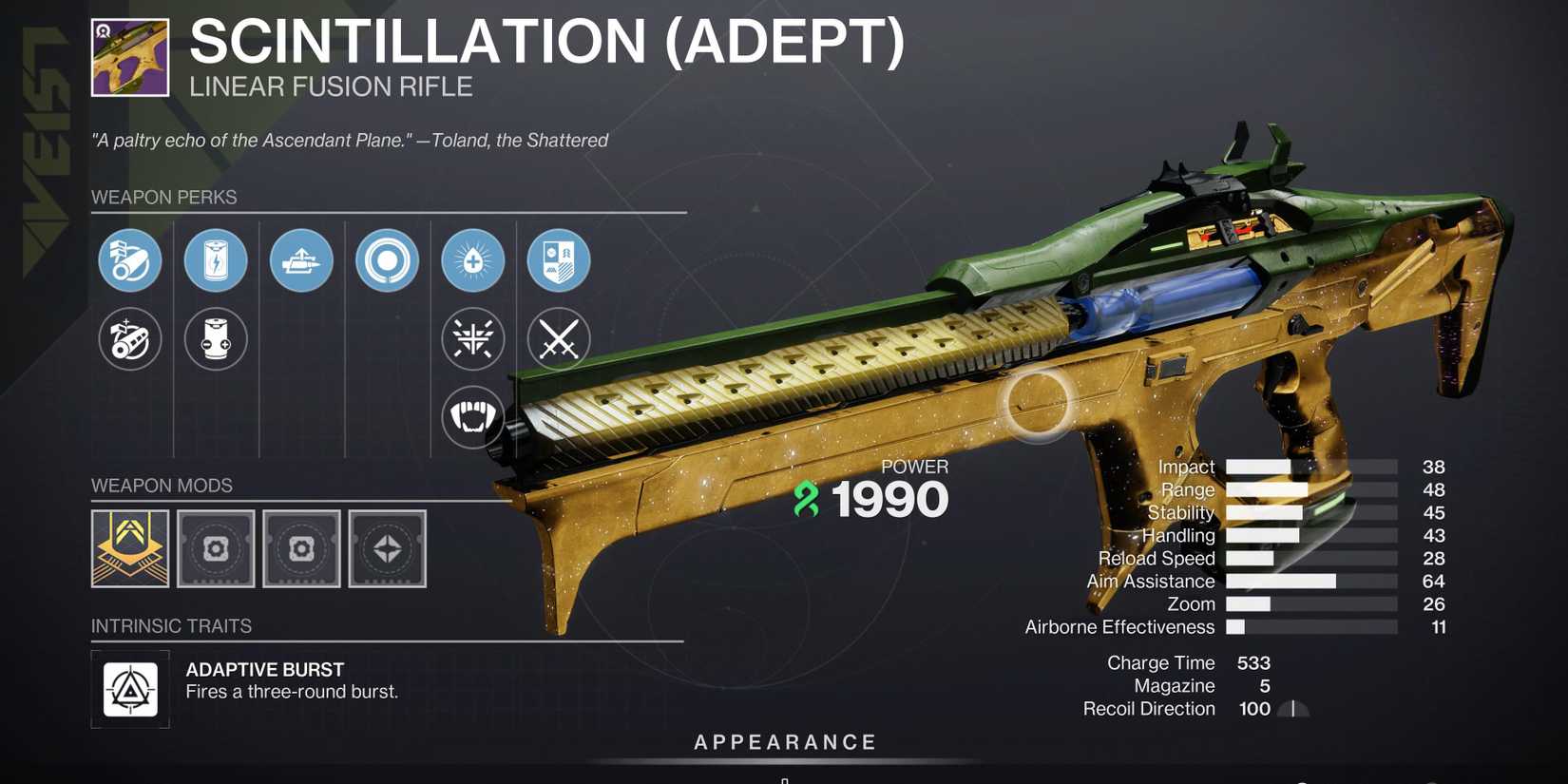
Task: Switch to the equipped shader mod slot
Action: tap(130, 548)
